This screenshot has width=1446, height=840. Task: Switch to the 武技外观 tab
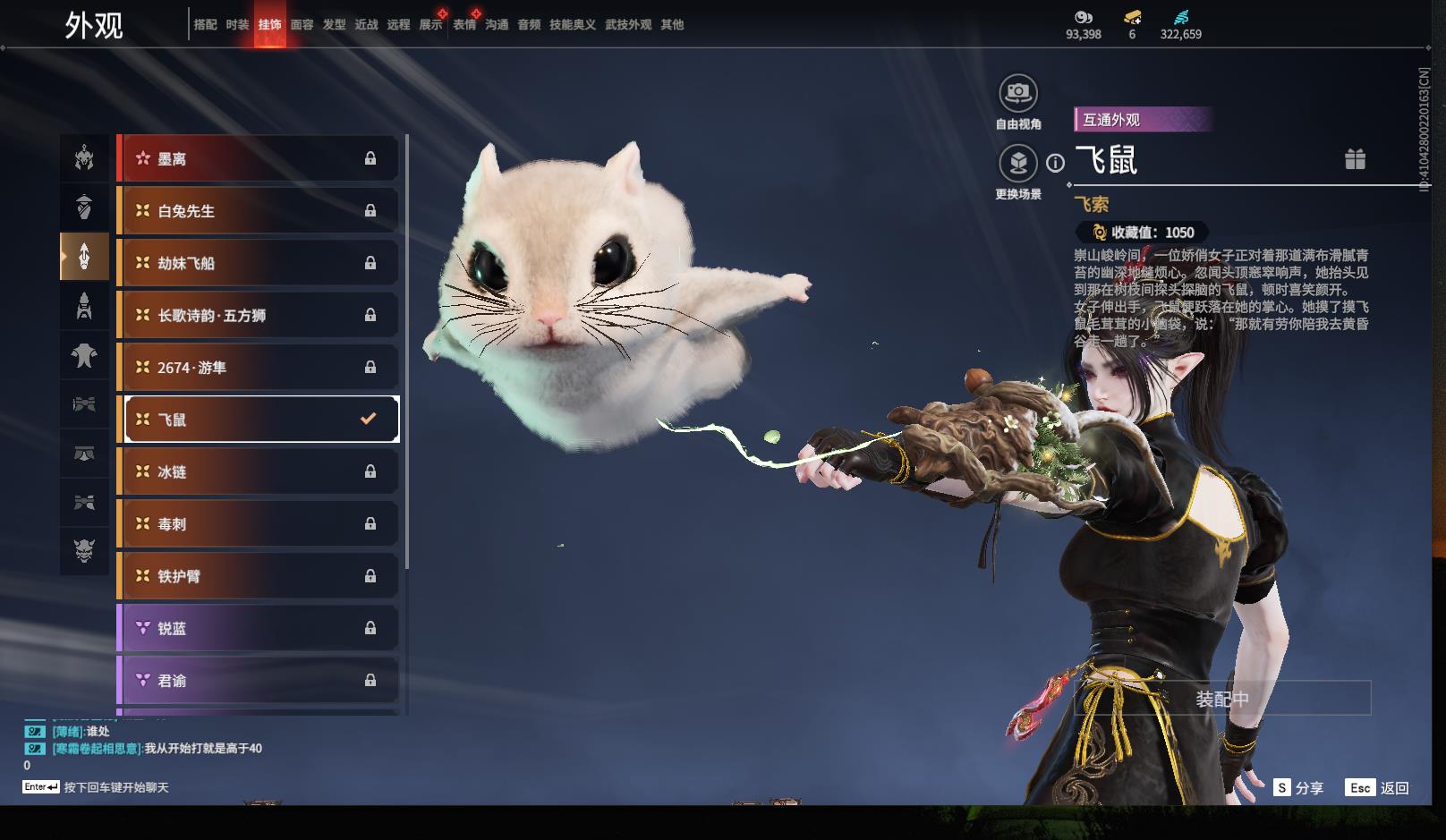pyautogui.click(x=627, y=25)
